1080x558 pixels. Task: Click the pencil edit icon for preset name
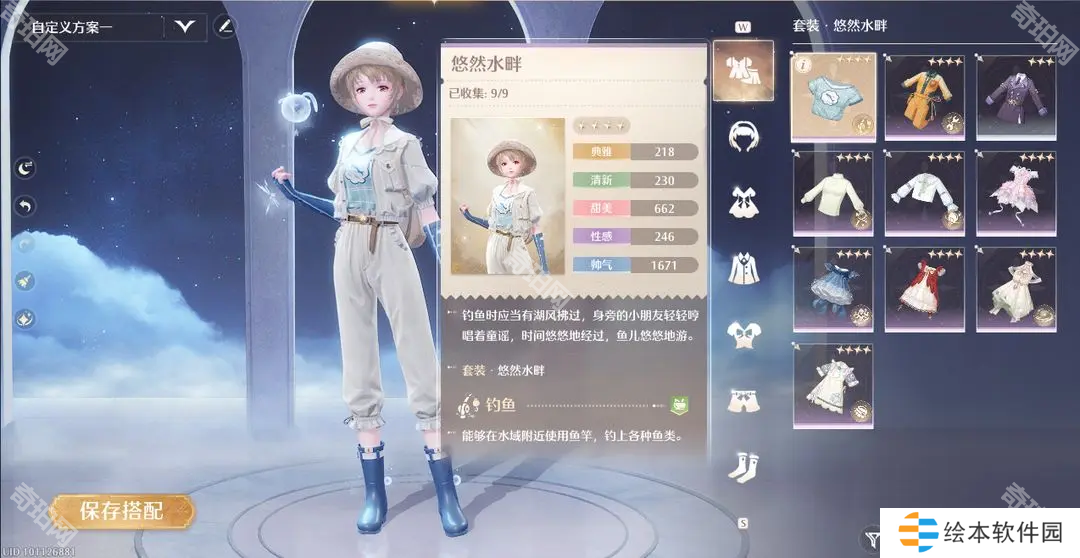coord(226,26)
